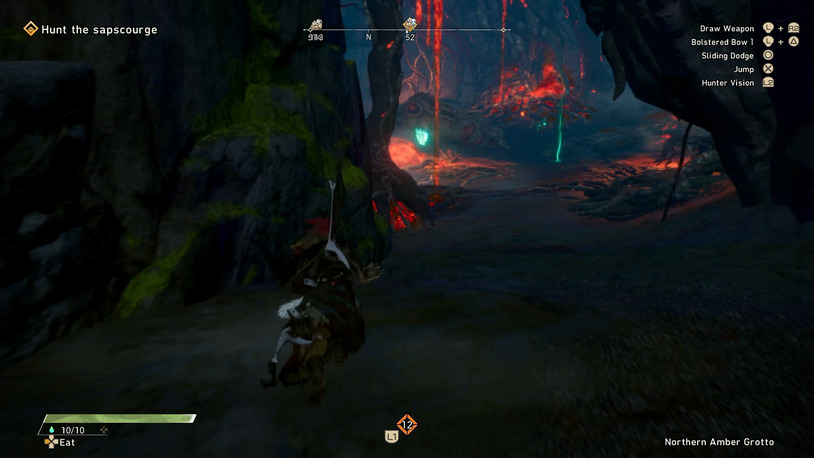The width and height of the screenshot is (814, 458).
Task: Open the Hunt the sapscourge quest tracker
Action: point(99,30)
